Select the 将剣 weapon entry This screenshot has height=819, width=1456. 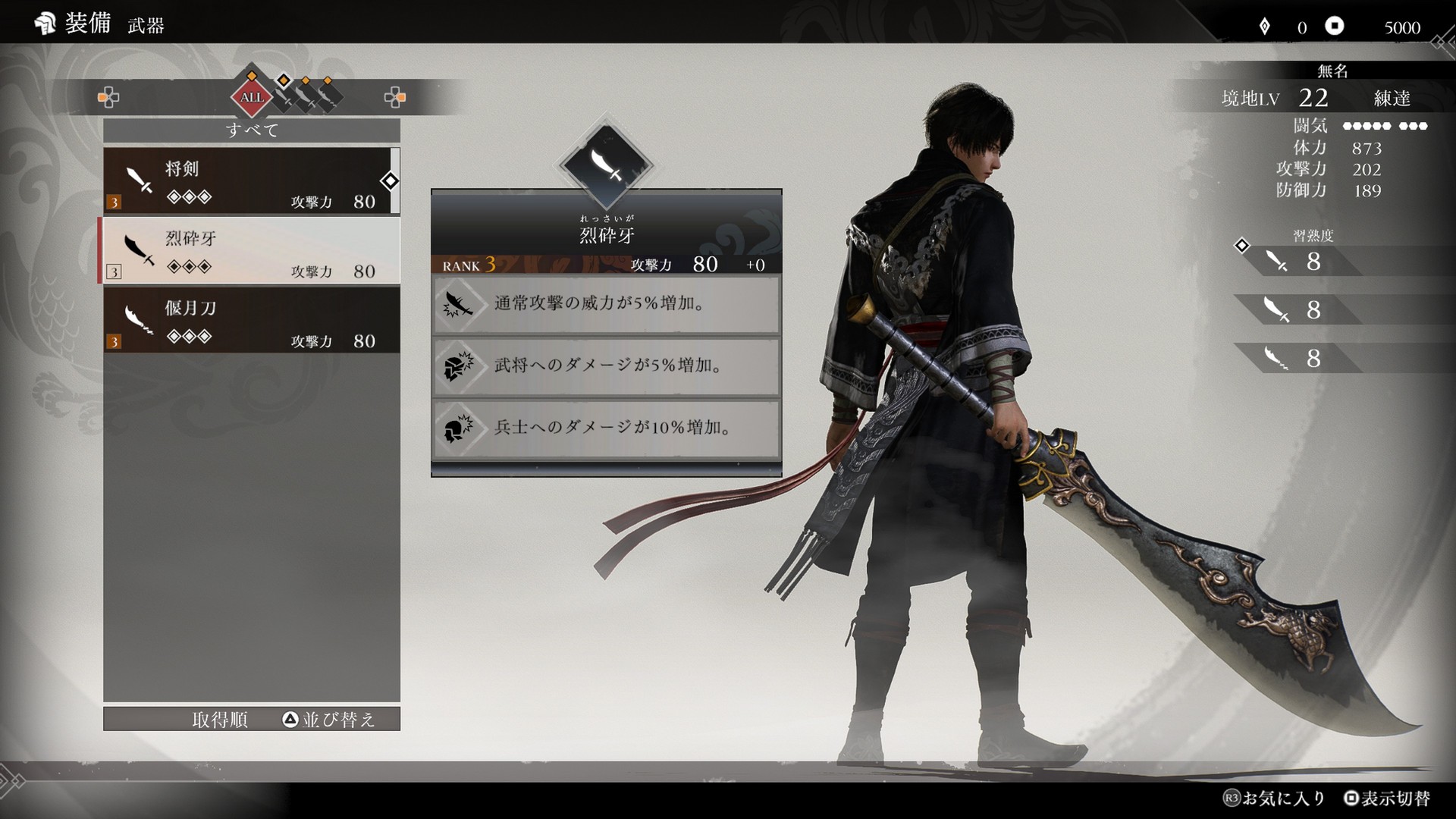(x=250, y=181)
